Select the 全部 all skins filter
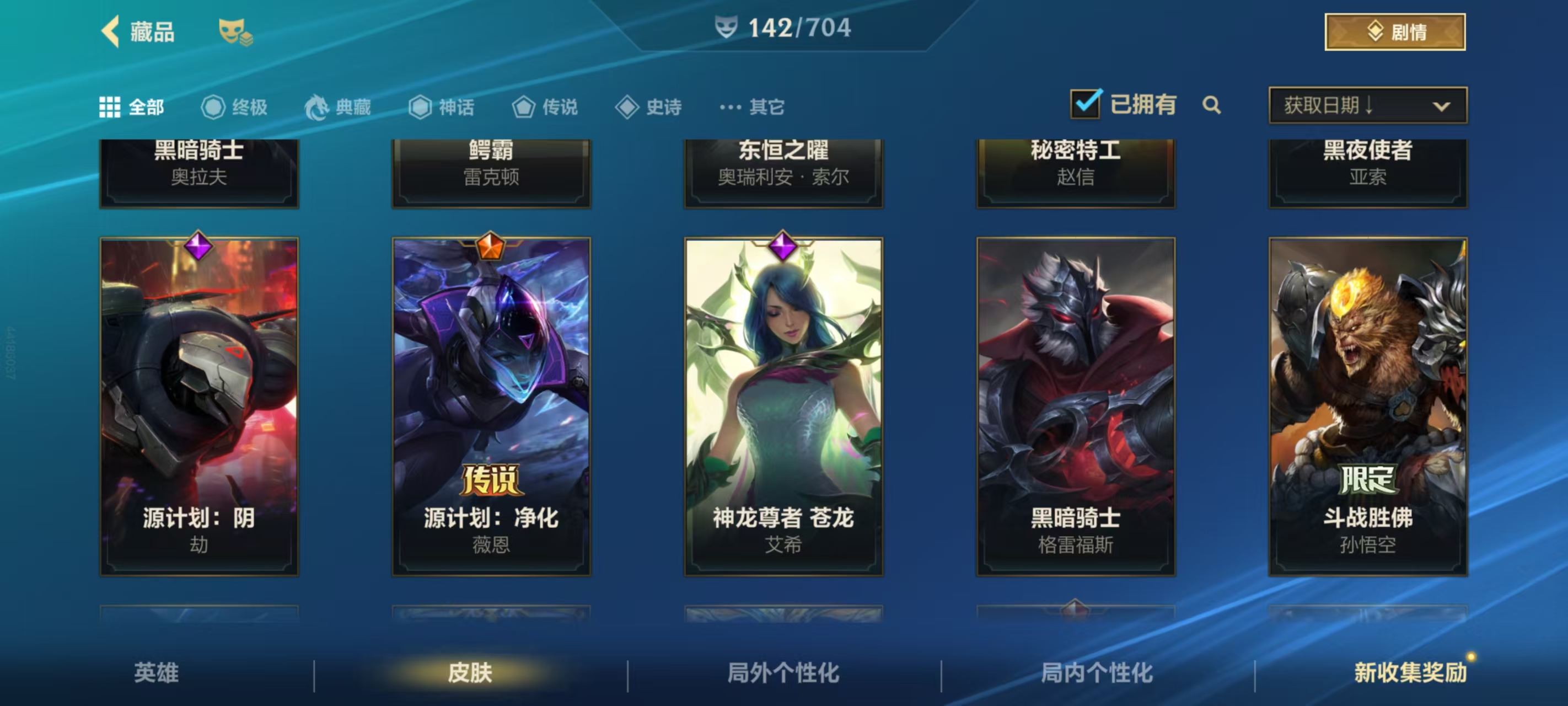Screen dimensions: 1568x706 (x=131, y=107)
